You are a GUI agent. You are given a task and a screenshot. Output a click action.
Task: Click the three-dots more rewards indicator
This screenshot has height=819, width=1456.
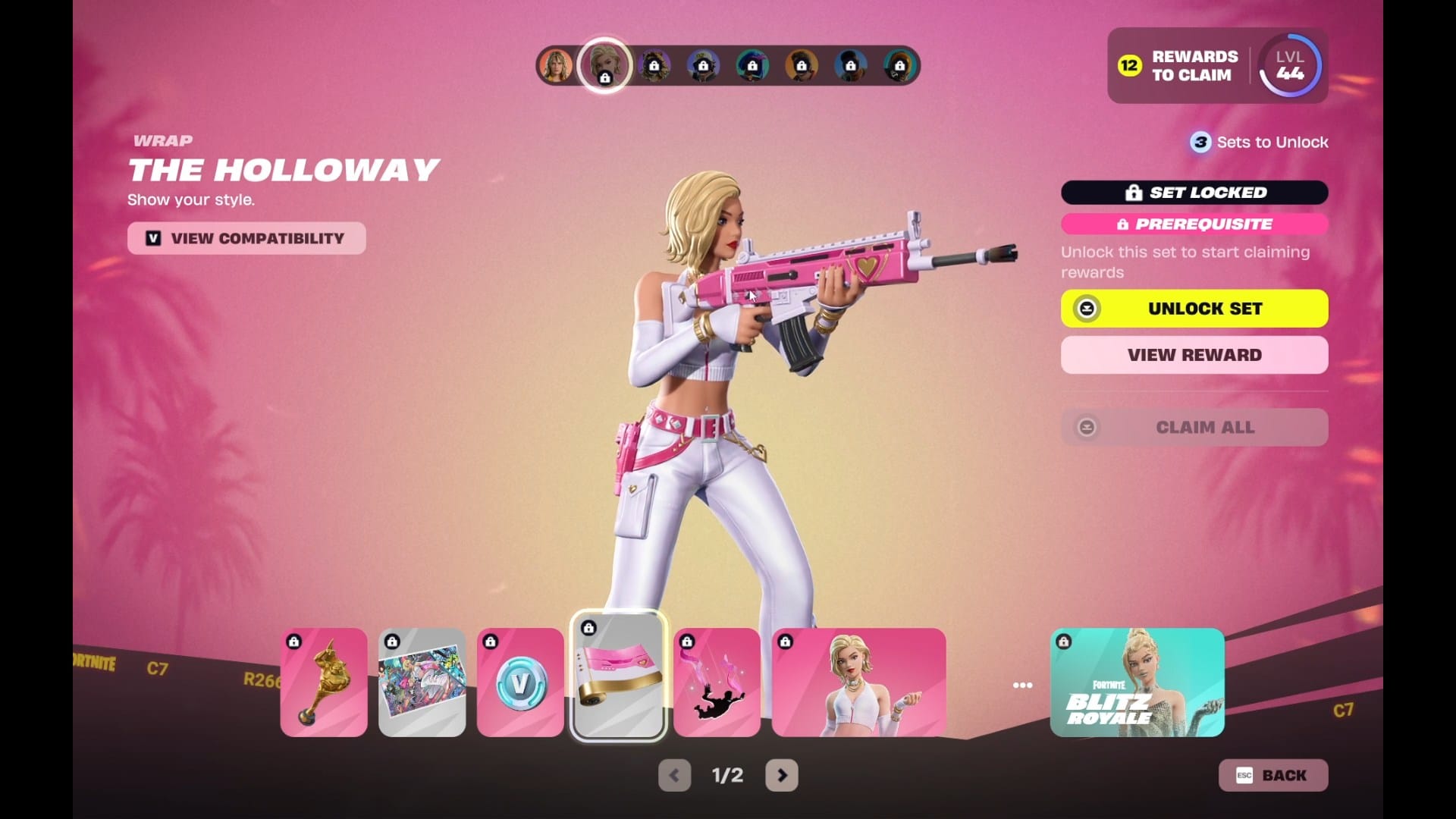(x=1022, y=685)
